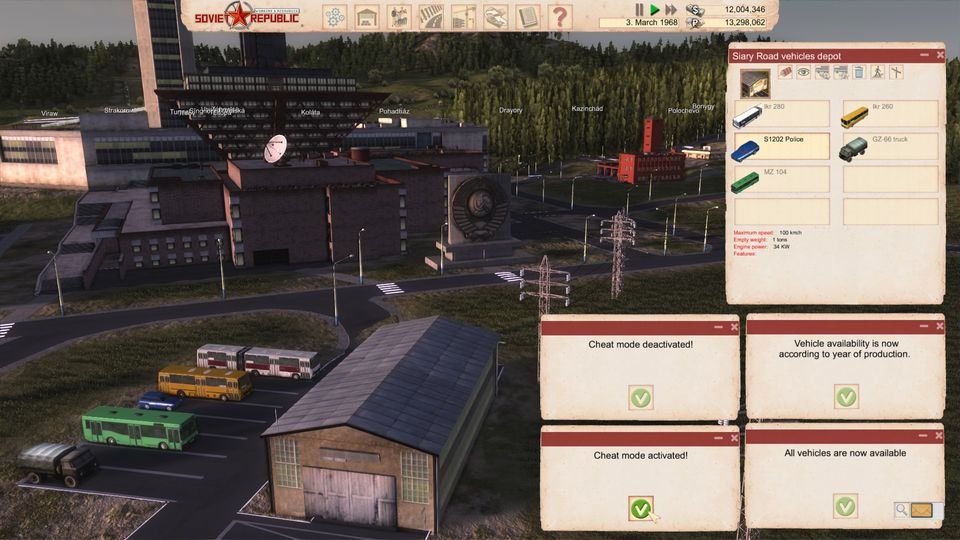Pick the GZ-66 truck slot

(x=890, y=148)
